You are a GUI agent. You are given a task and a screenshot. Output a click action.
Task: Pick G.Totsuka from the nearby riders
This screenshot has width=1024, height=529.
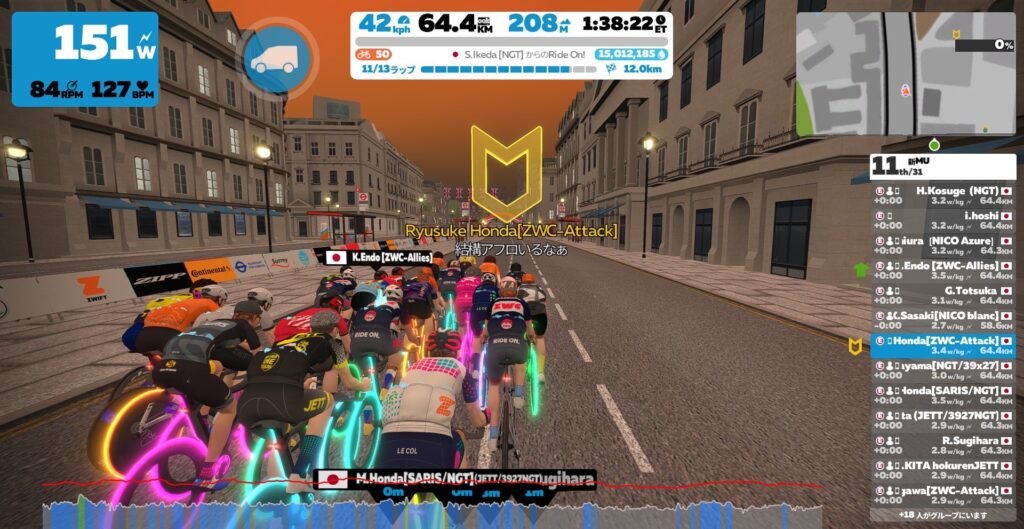[943, 294]
